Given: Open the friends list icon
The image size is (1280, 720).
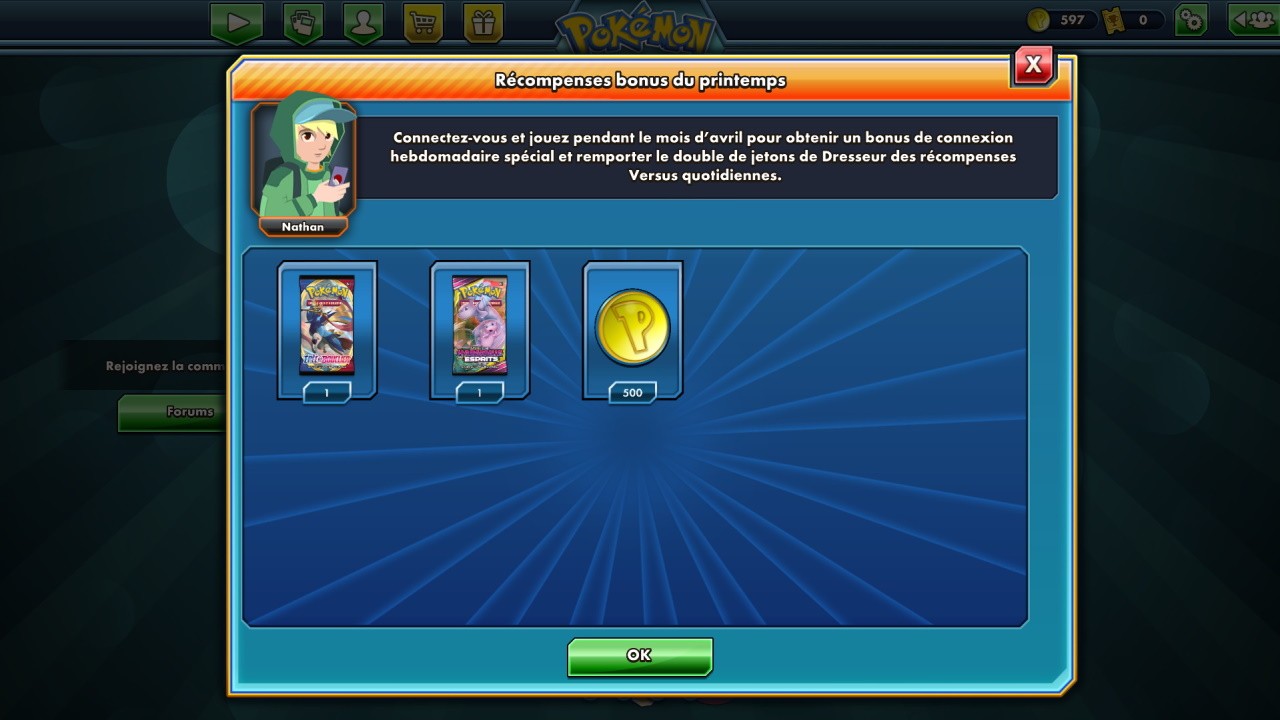Looking at the screenshot, I should pyautogui.click(x=1253, y=20).
